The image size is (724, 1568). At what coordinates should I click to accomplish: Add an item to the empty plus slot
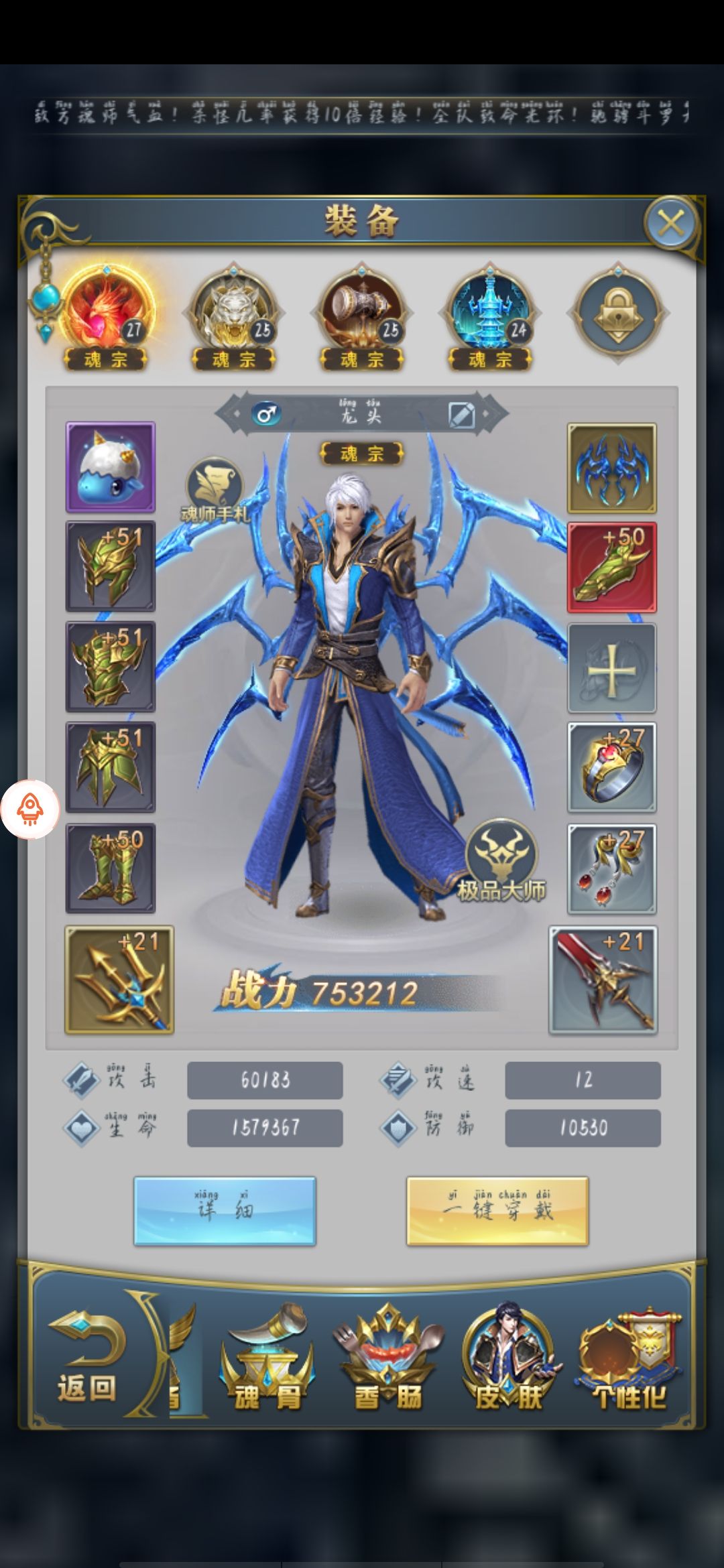pyautogui.click(x=611, y=668)
